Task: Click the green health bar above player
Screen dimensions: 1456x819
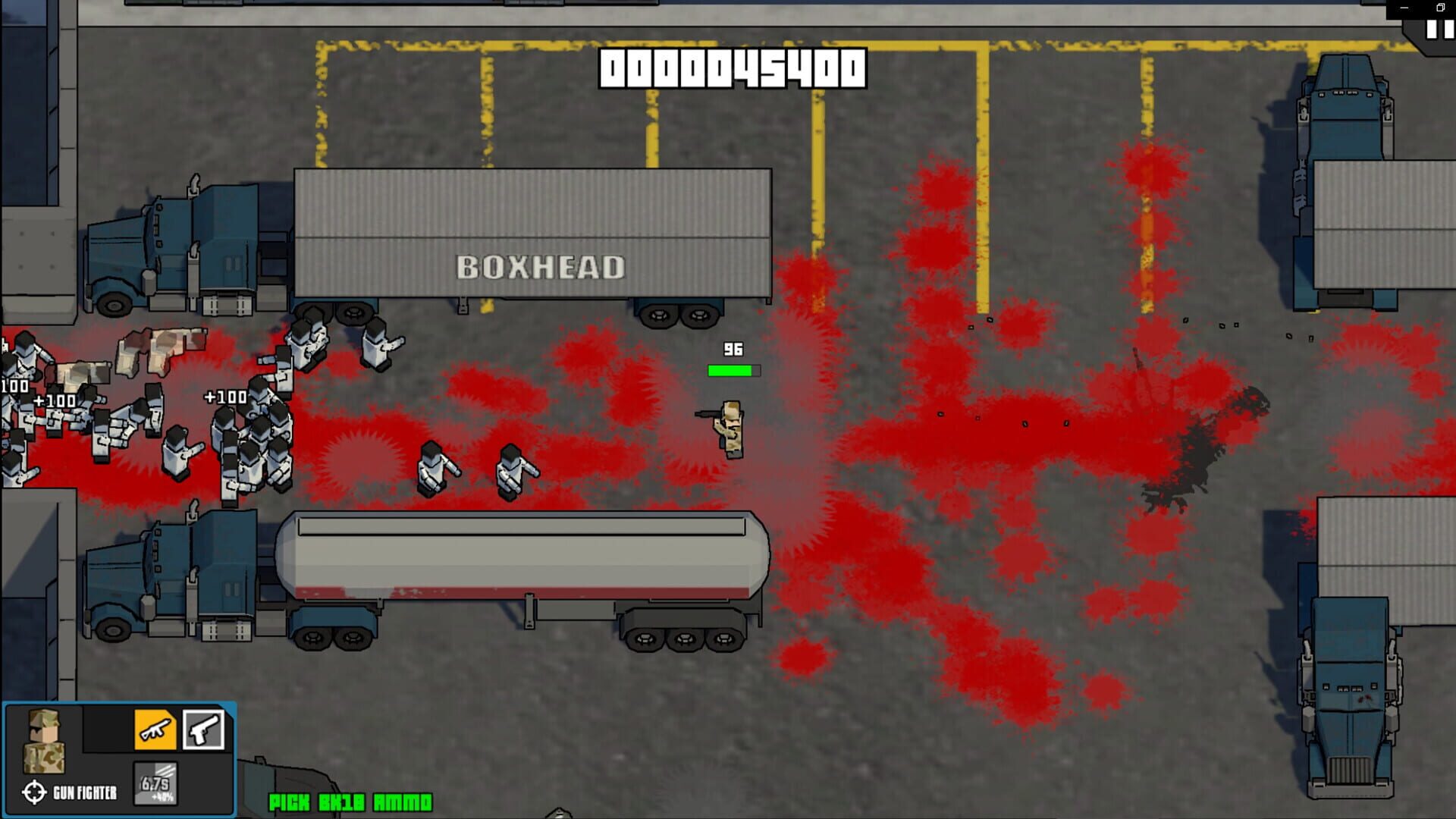Action: click(x=733, y=371)
